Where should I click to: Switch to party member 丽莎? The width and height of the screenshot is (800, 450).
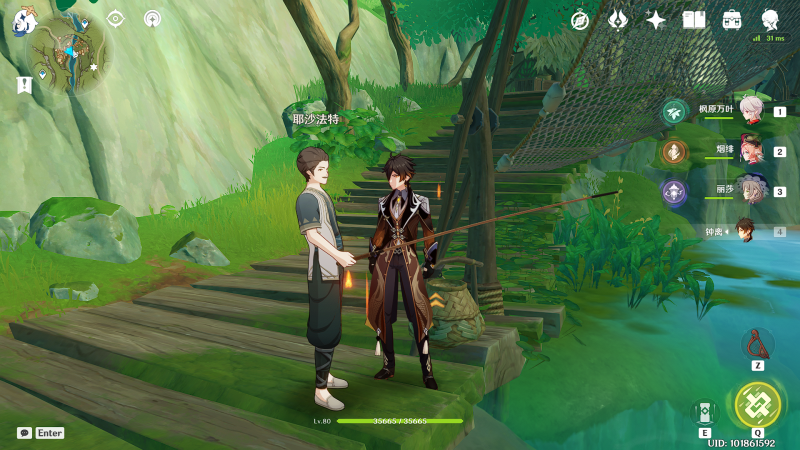751,191
